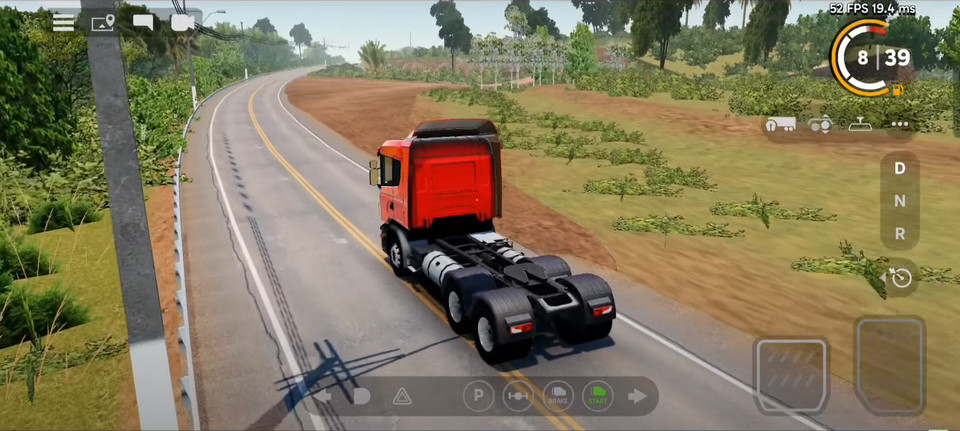
Task: Activate the right turn signal arrow
Action: pos(637,396)
